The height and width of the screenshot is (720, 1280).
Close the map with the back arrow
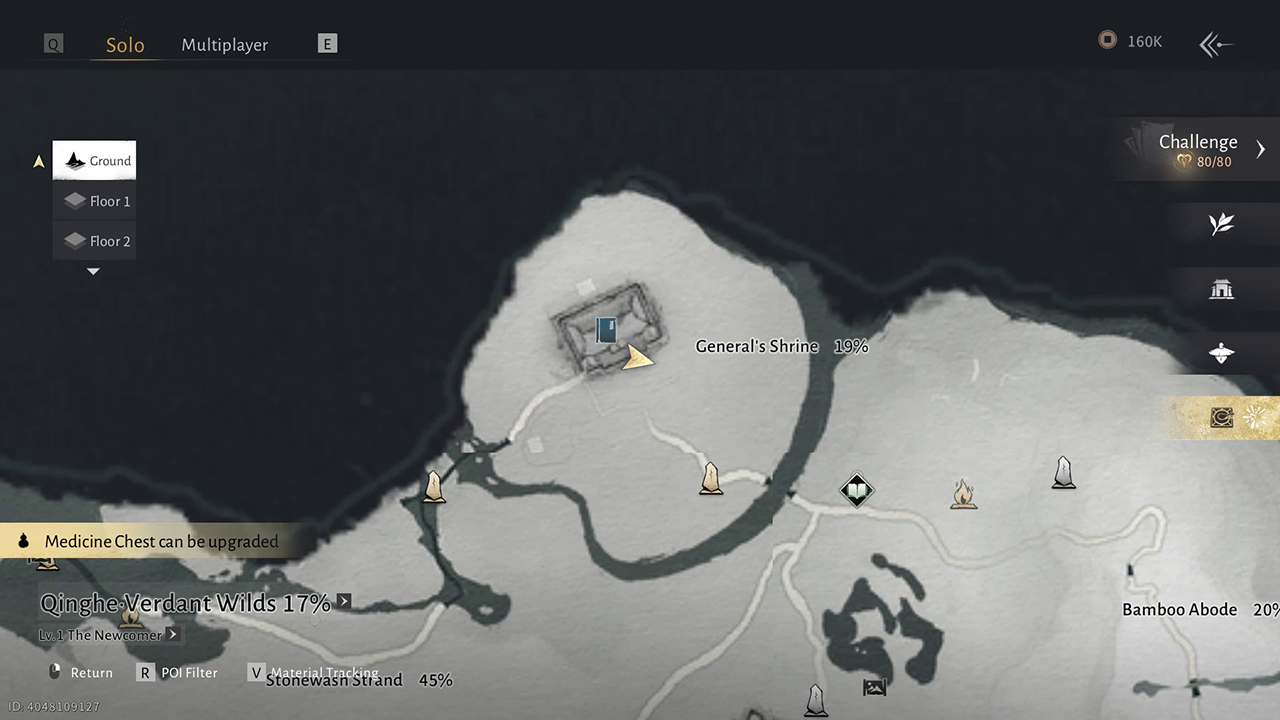[x=1216, y=44]
